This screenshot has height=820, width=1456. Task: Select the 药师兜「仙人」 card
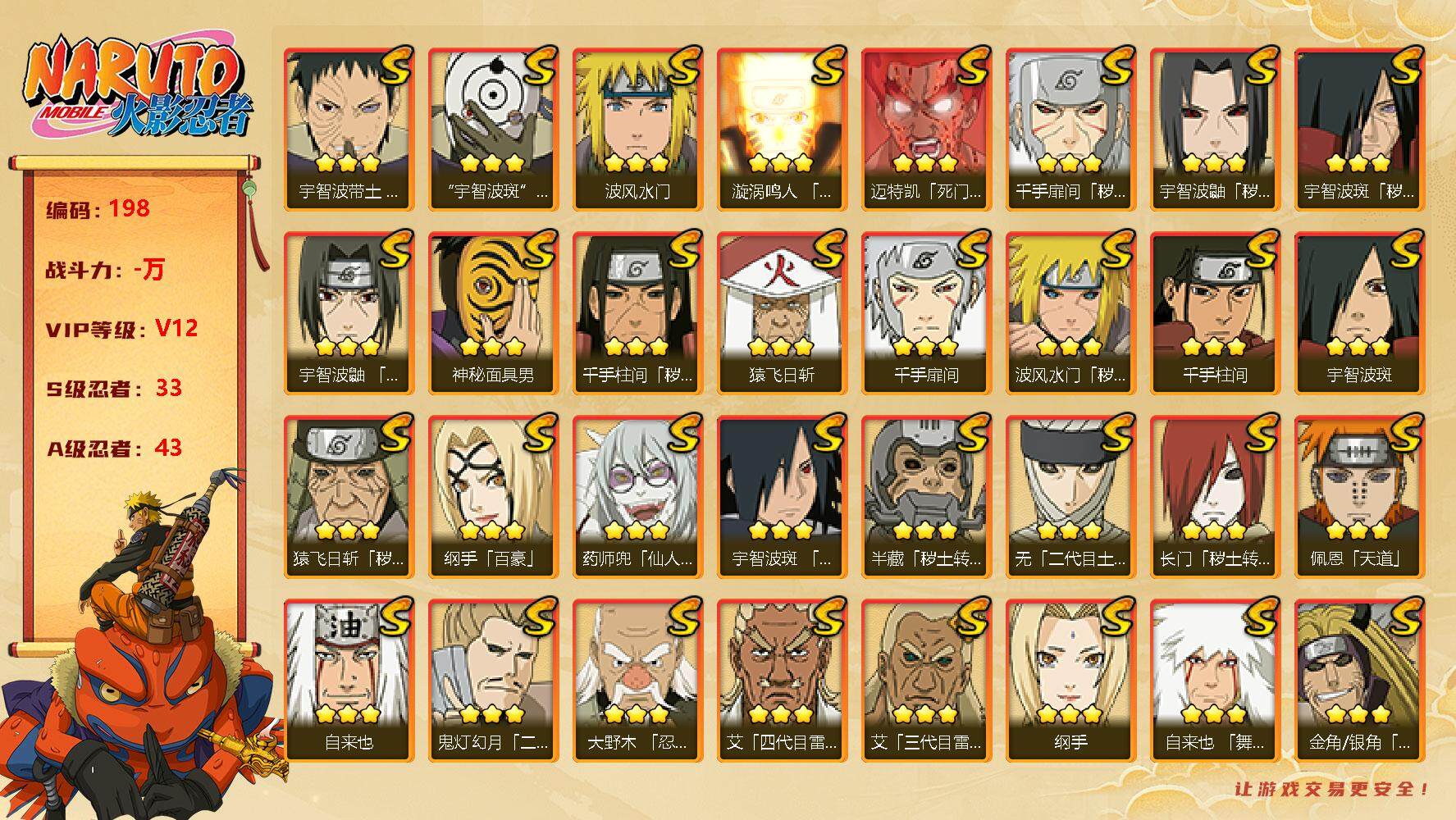pos(637,495)
